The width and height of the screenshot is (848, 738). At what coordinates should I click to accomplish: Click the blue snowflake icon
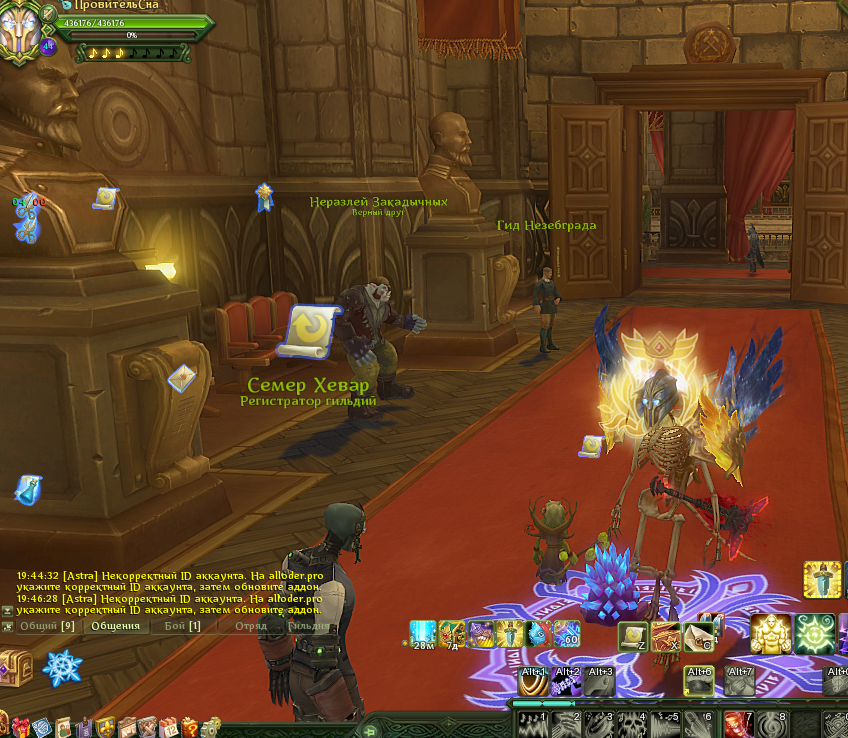click(62, 667)
